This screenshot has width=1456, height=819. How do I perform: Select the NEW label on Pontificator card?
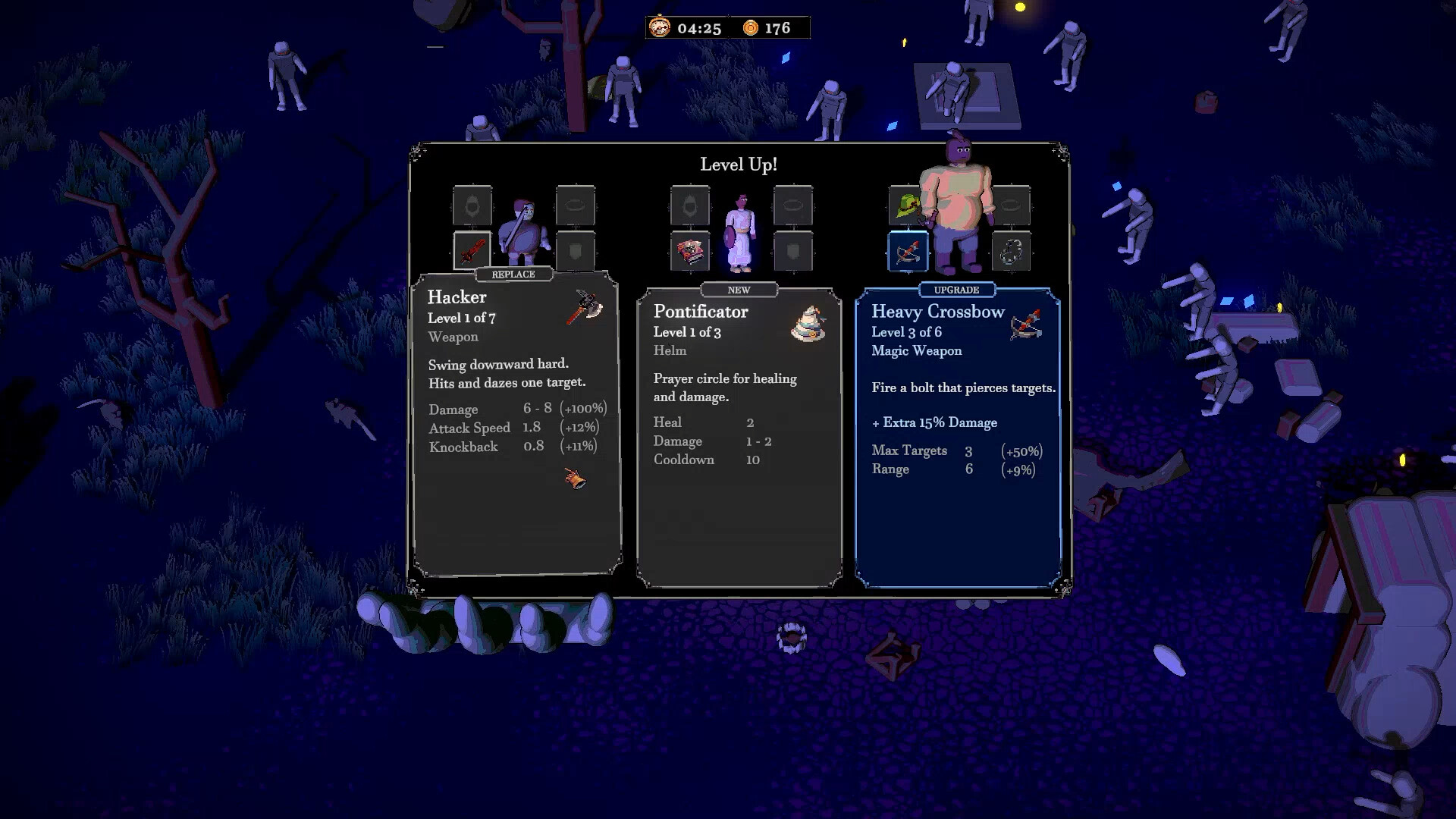(x=739, y=290)
